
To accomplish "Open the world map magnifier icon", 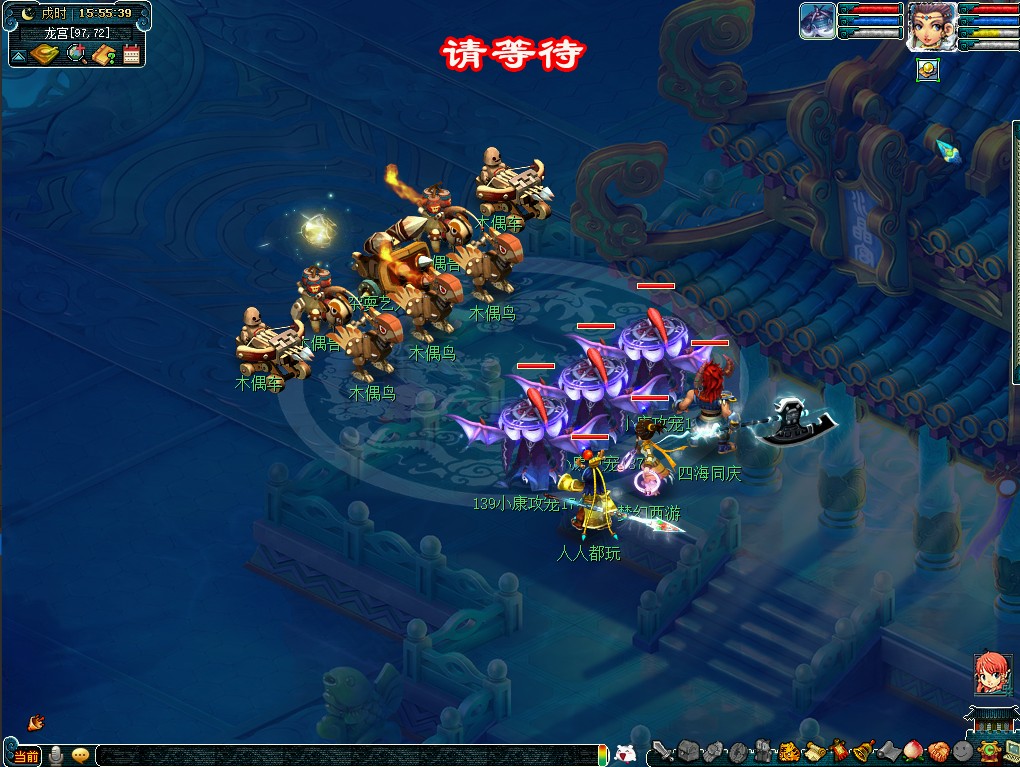I will pyautogui.click(x=76, y=54).
